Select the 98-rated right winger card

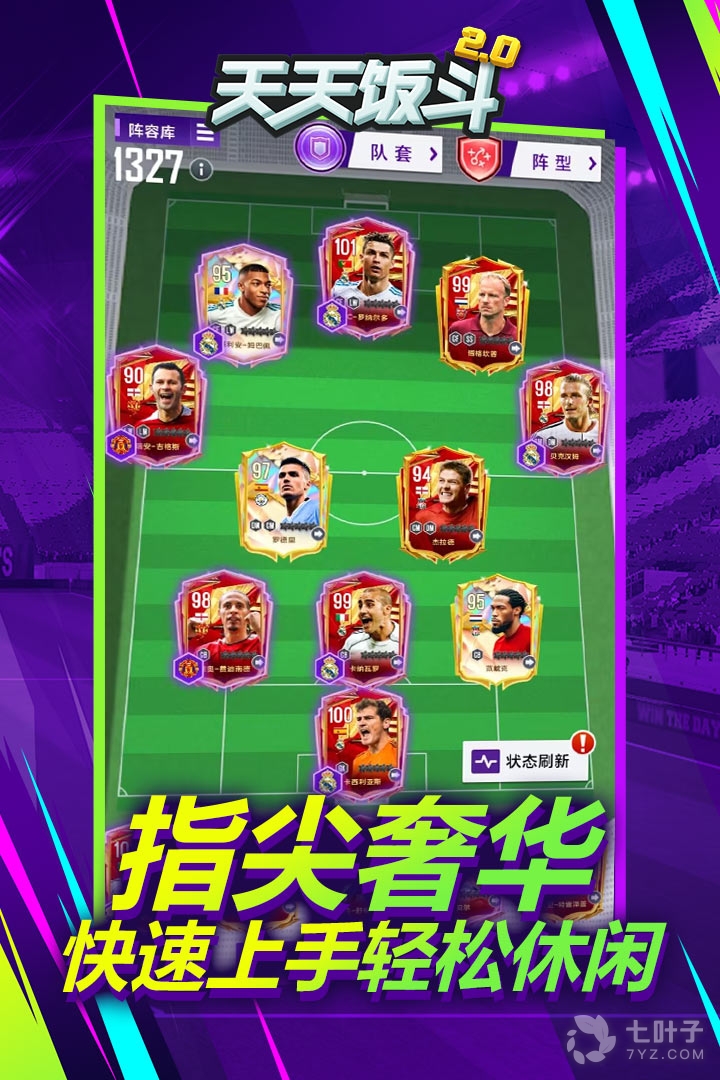[562, 417]
